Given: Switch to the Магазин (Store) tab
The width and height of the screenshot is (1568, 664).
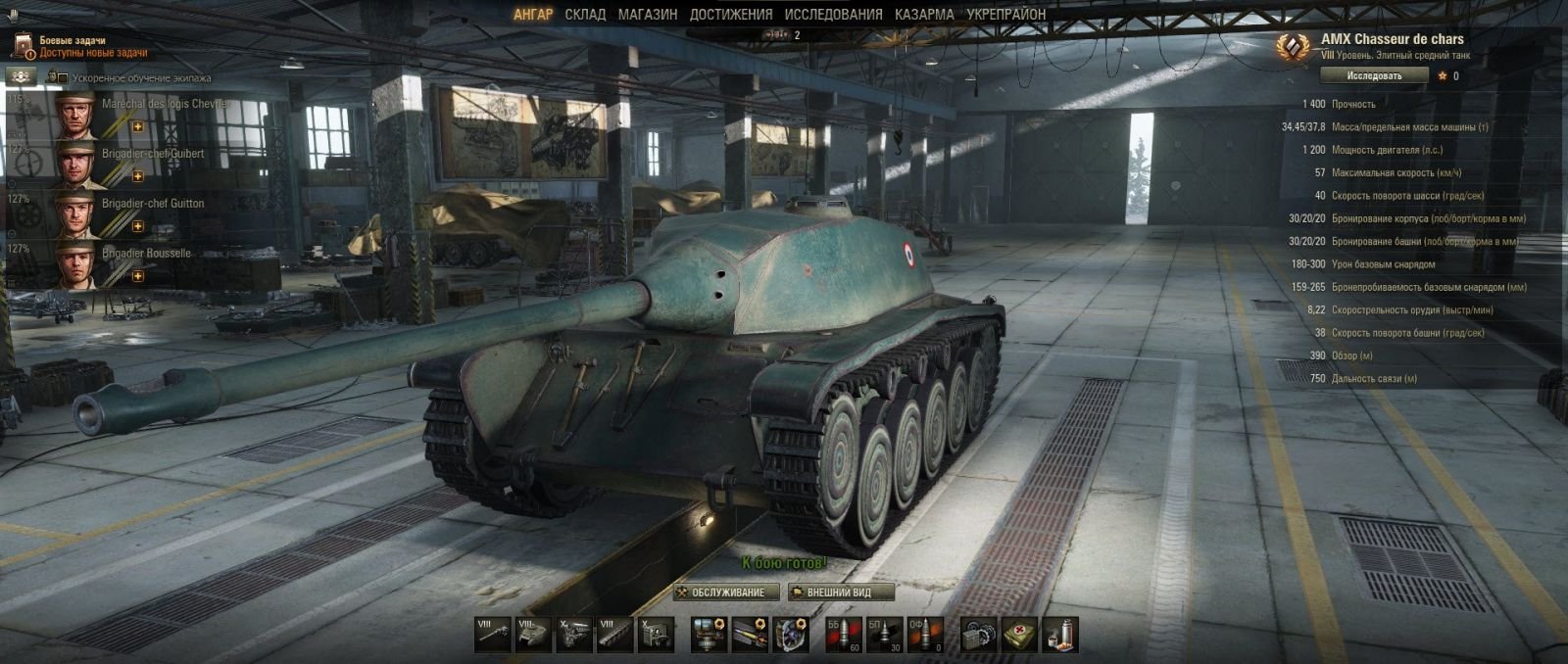Looking at the screenshot, I should (x=647, y=15).
